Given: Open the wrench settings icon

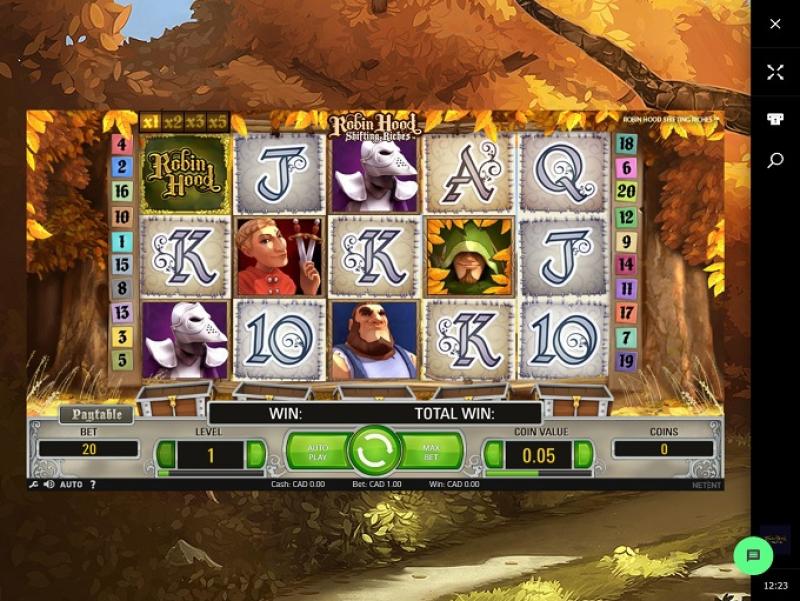Looking at the screenshot, I should pyautogui.click(x=34, y=484).
